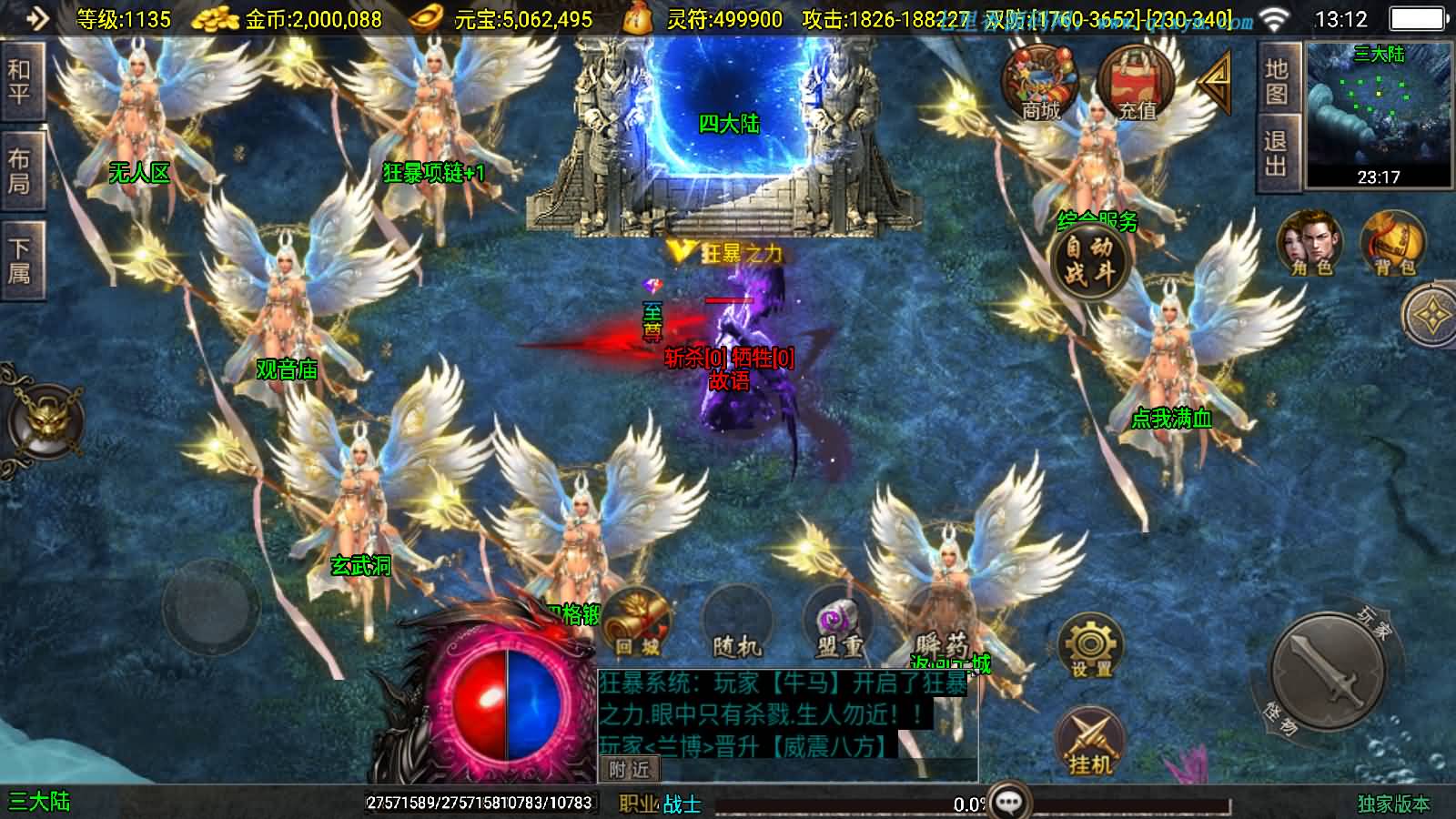Start 挂机 auto-farming mode
This screenshot has width=1456, height=819.
click(x=1090, y=742)
